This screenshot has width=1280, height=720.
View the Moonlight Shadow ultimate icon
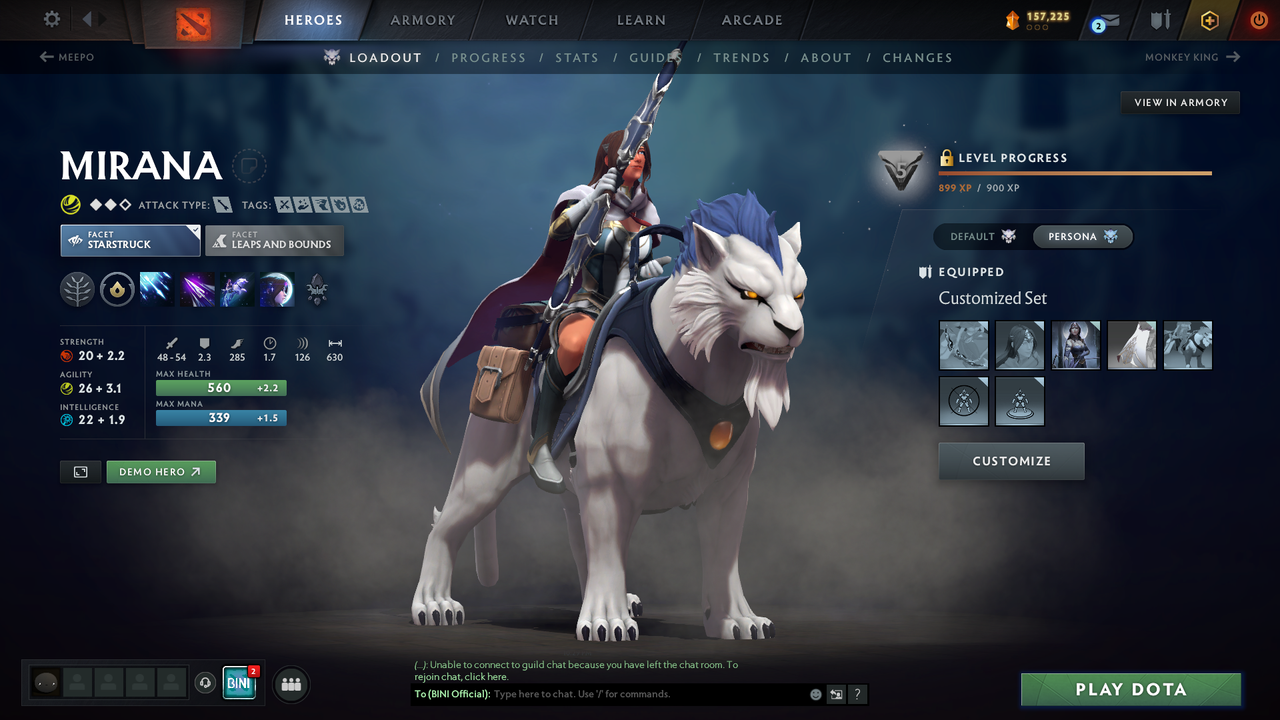click(x=277, y=290)
